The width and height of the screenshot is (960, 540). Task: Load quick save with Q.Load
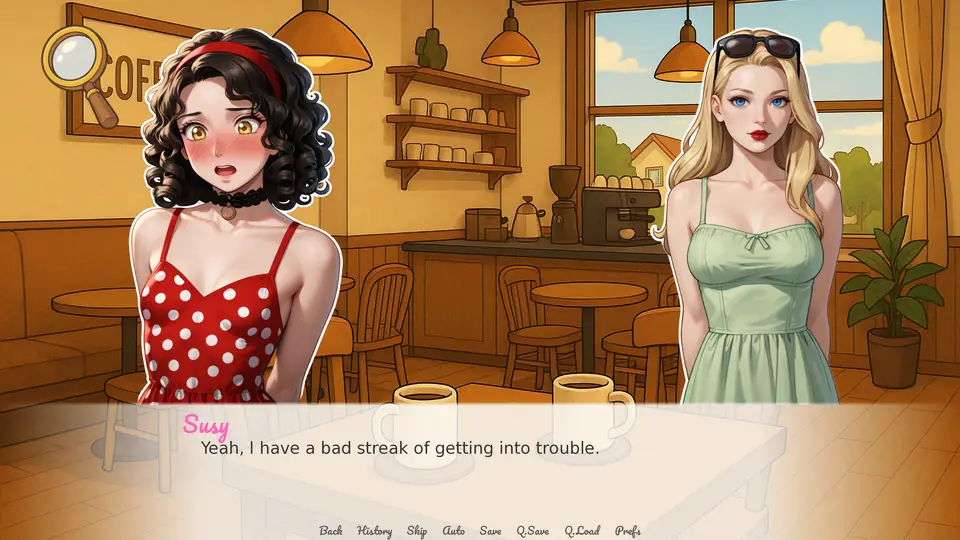582,531
